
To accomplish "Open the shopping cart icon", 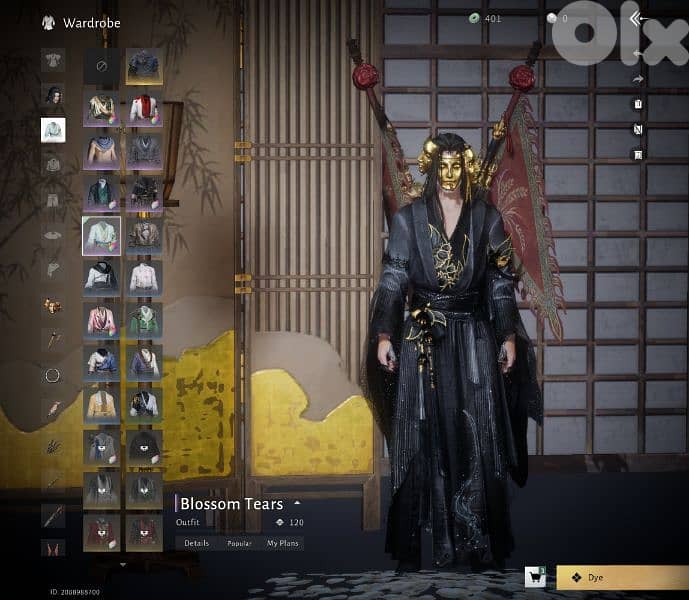I will click(535, 577).
